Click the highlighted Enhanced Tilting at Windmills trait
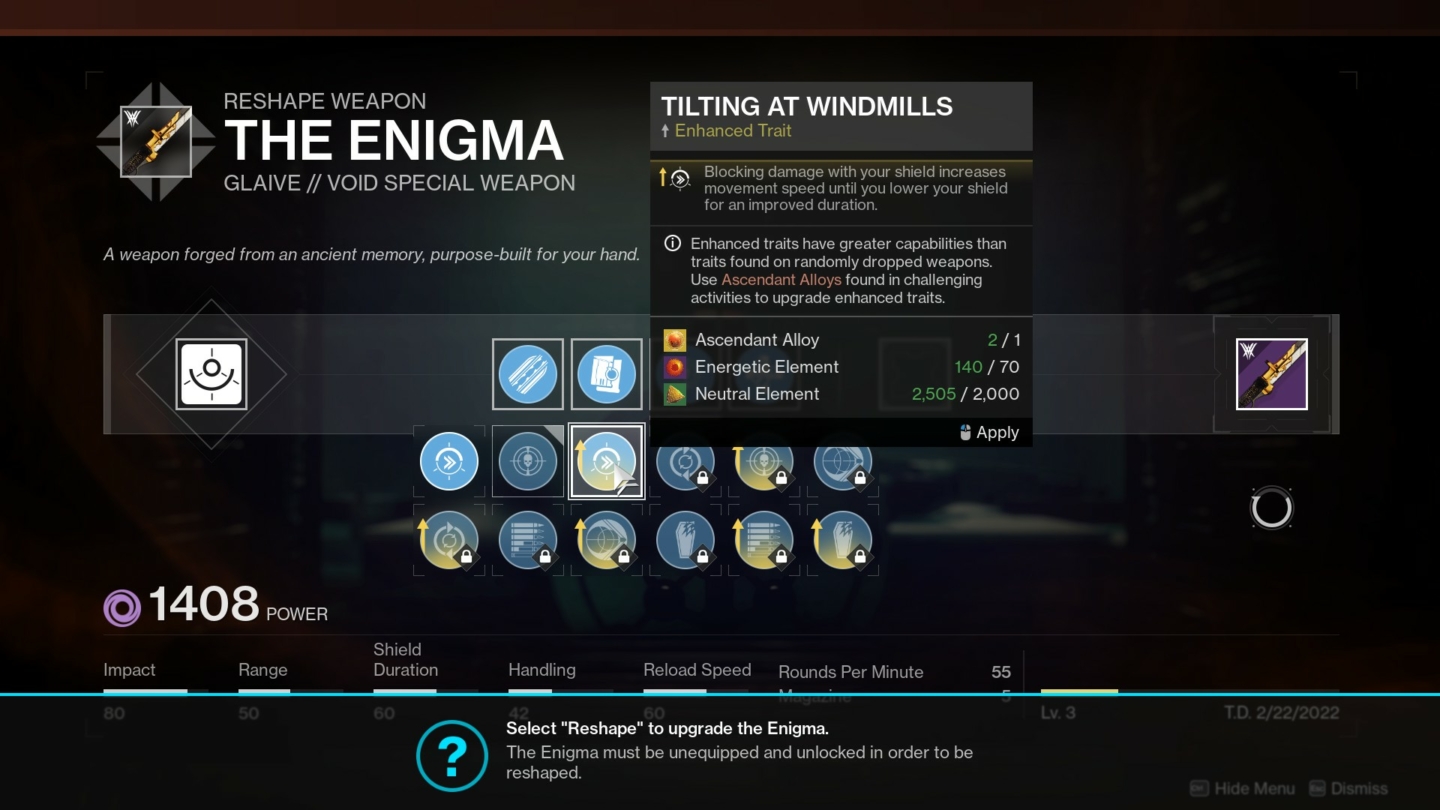The width and height of the screenshot is (1440, 810). pyautogui.click(x=606, y=460)
